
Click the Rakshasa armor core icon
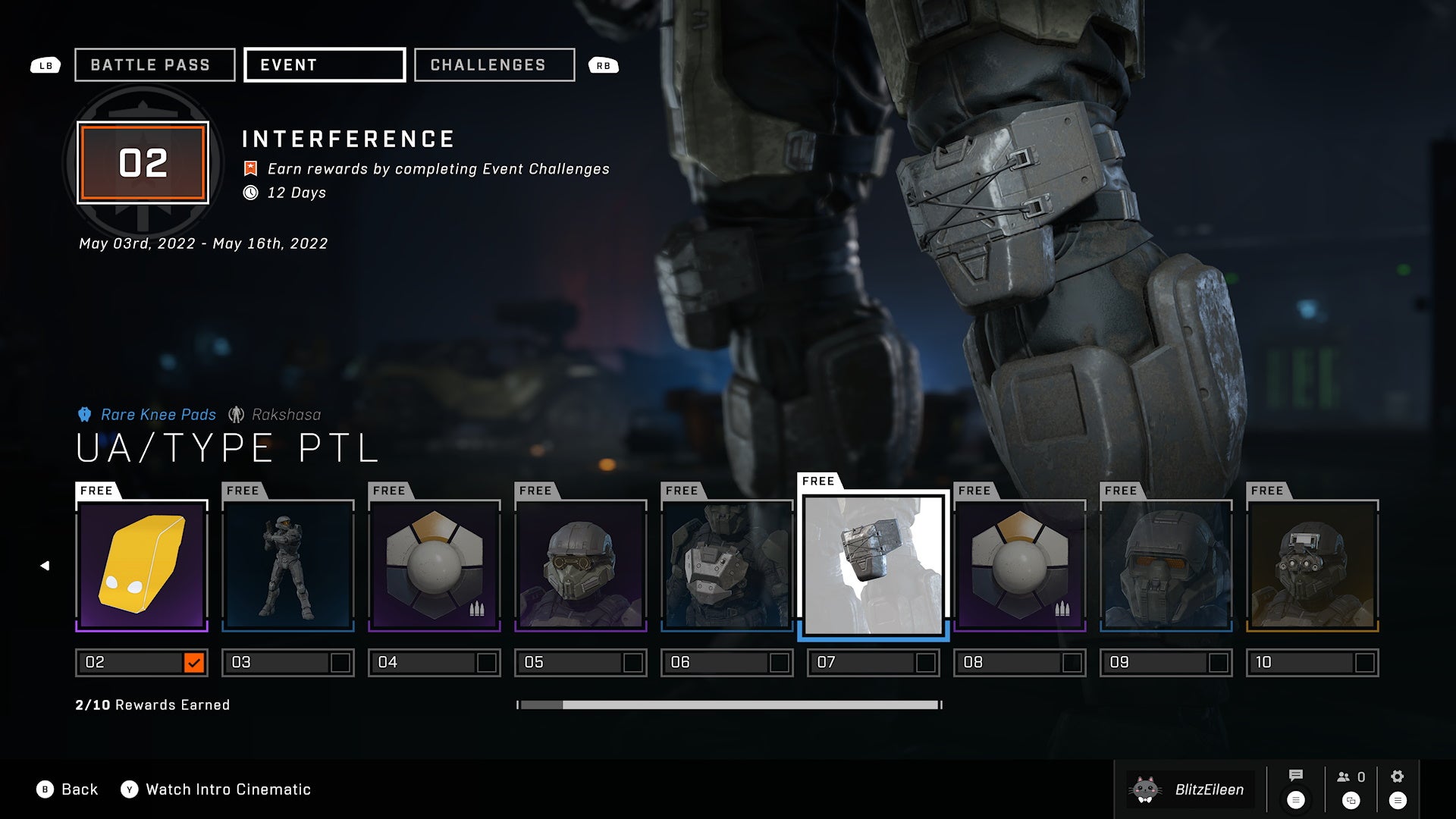[236, 414]
